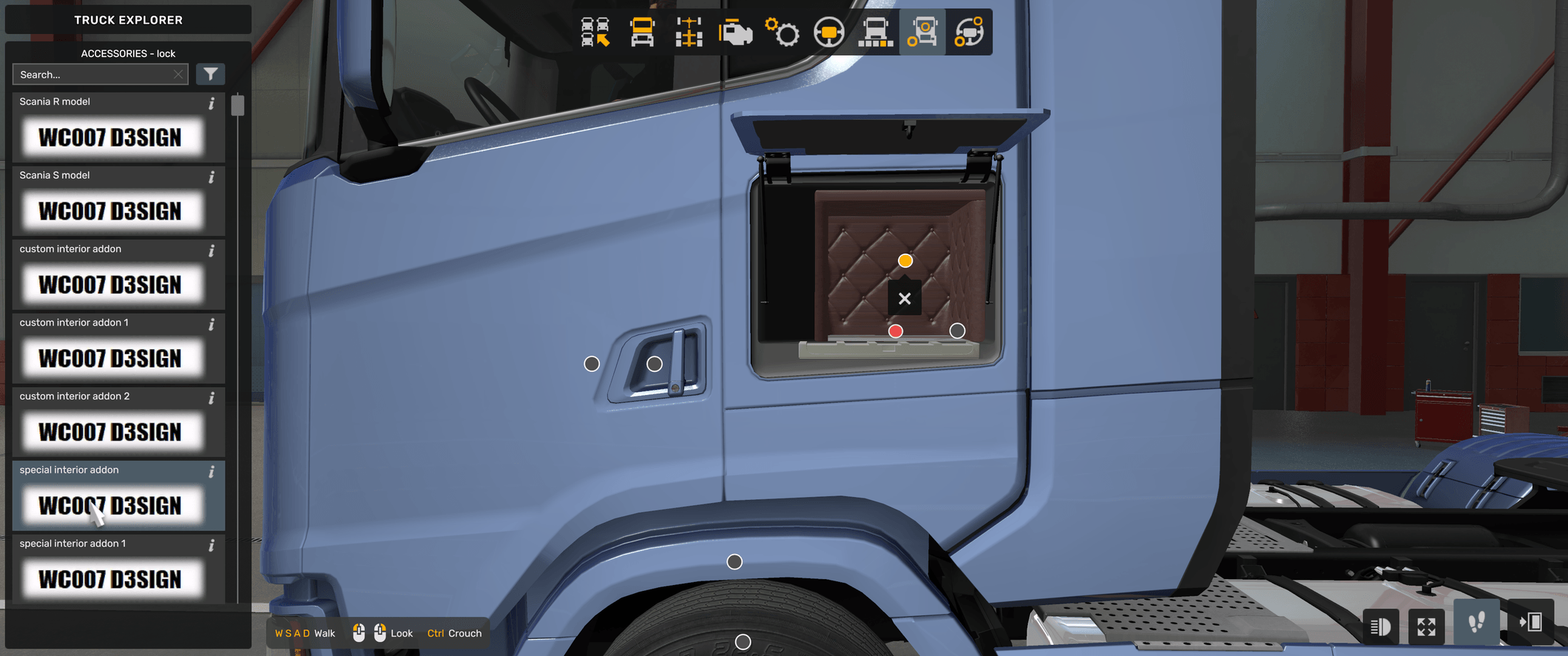Click the yellow marker on the storage locker
Screen dimensions: 1568x656
(x=905, y=260)
